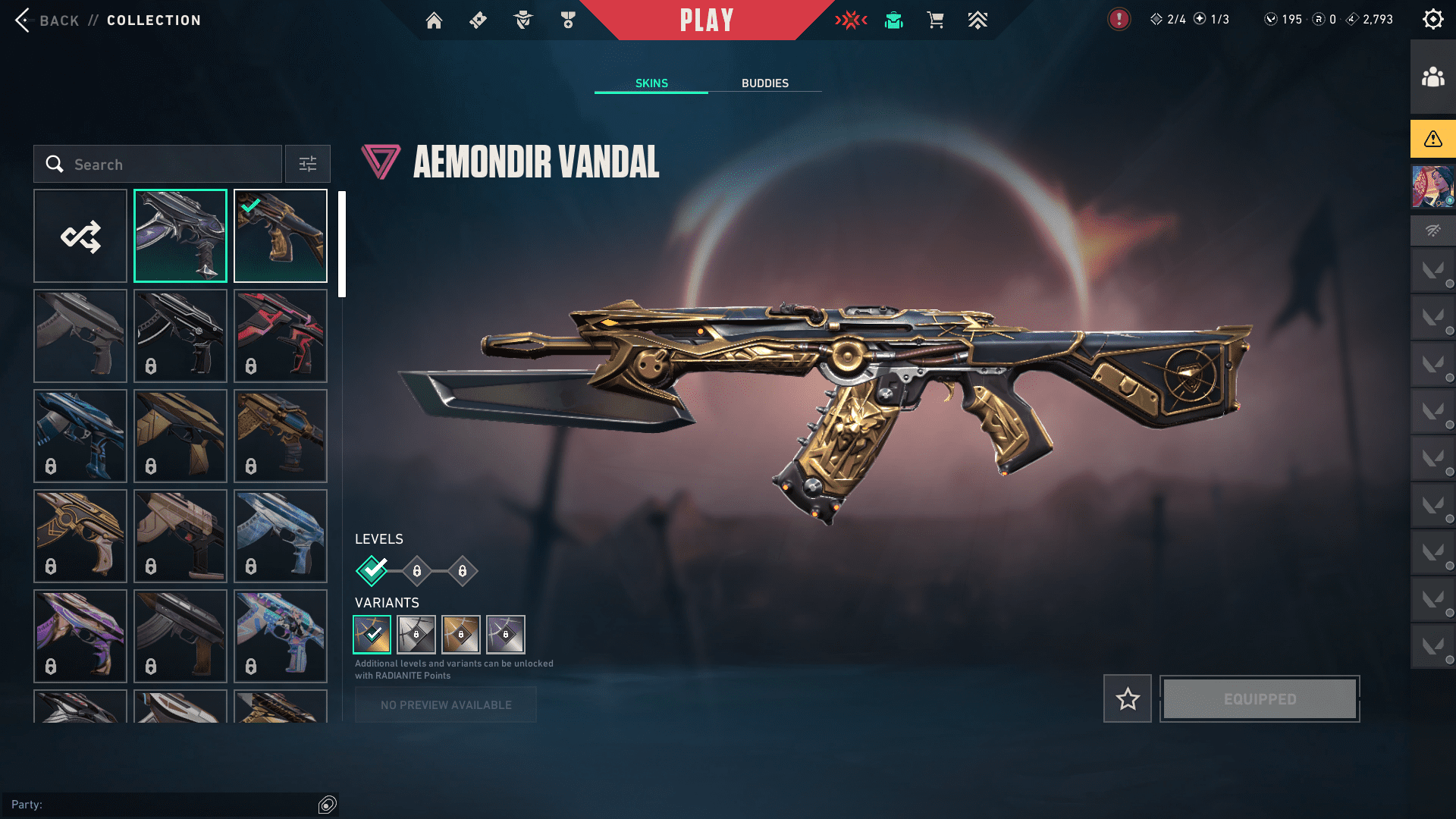Image resolution: width=1456 pixels, height=819 pixels.
Task: Open the skin filter options beside search
Action: [x=307, y=164]
